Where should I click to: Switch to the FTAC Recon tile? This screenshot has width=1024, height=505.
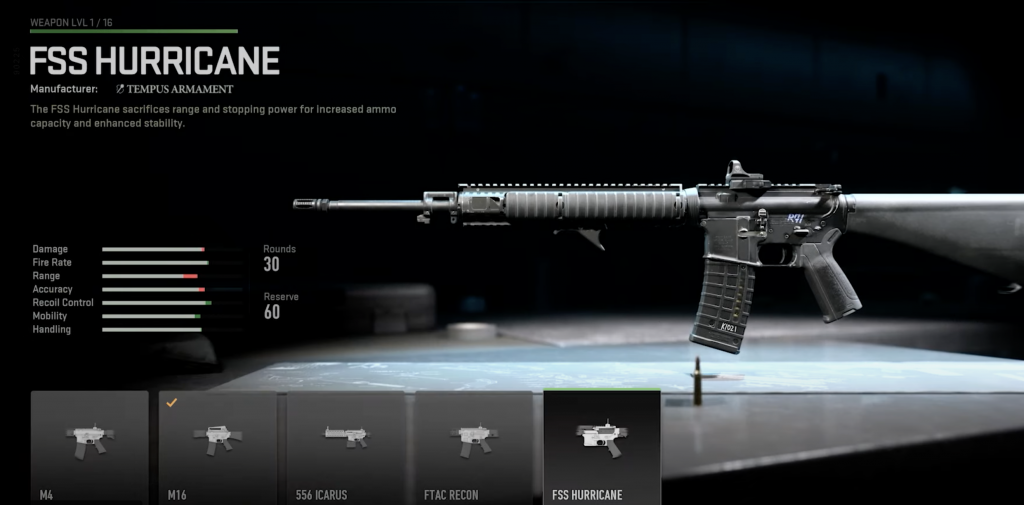tap(473, 446)
